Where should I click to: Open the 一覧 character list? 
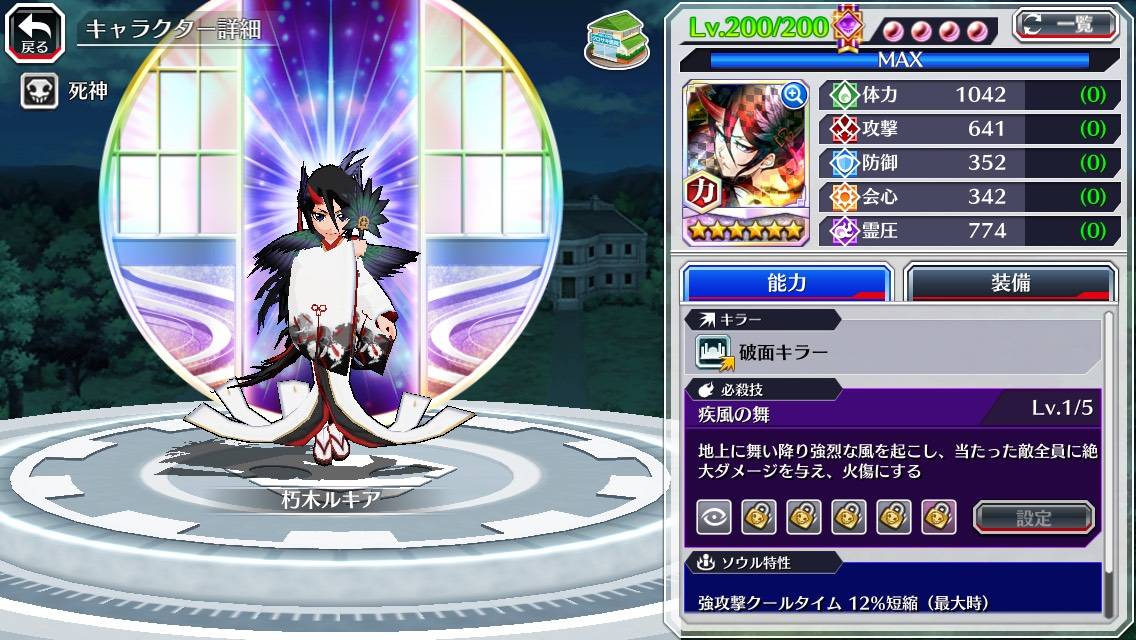(1065, 25)
